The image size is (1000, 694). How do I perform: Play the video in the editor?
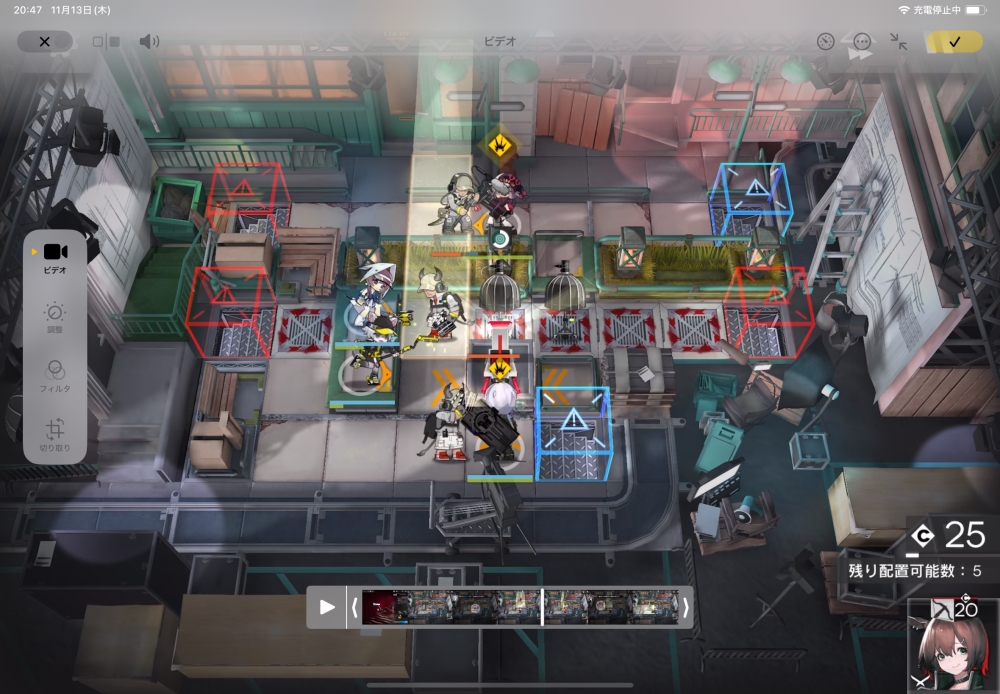(x=327, y=606)
